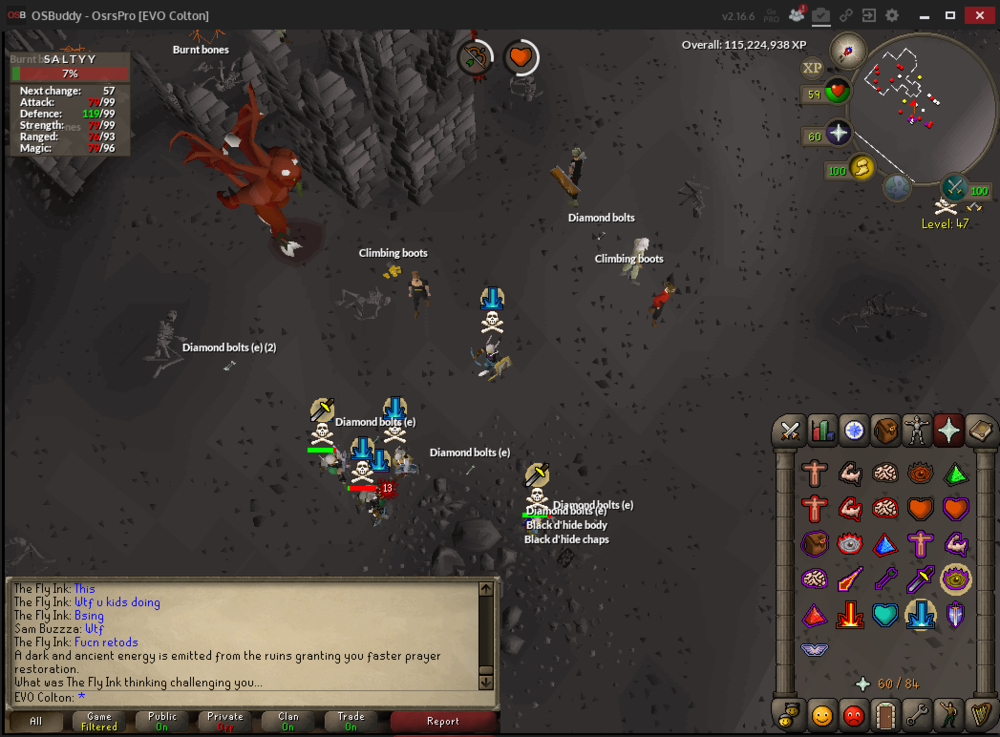Open the Inventory backpack tab
Image resolution: width=1000 pixels, height=737 pixels.
point(885,430)
